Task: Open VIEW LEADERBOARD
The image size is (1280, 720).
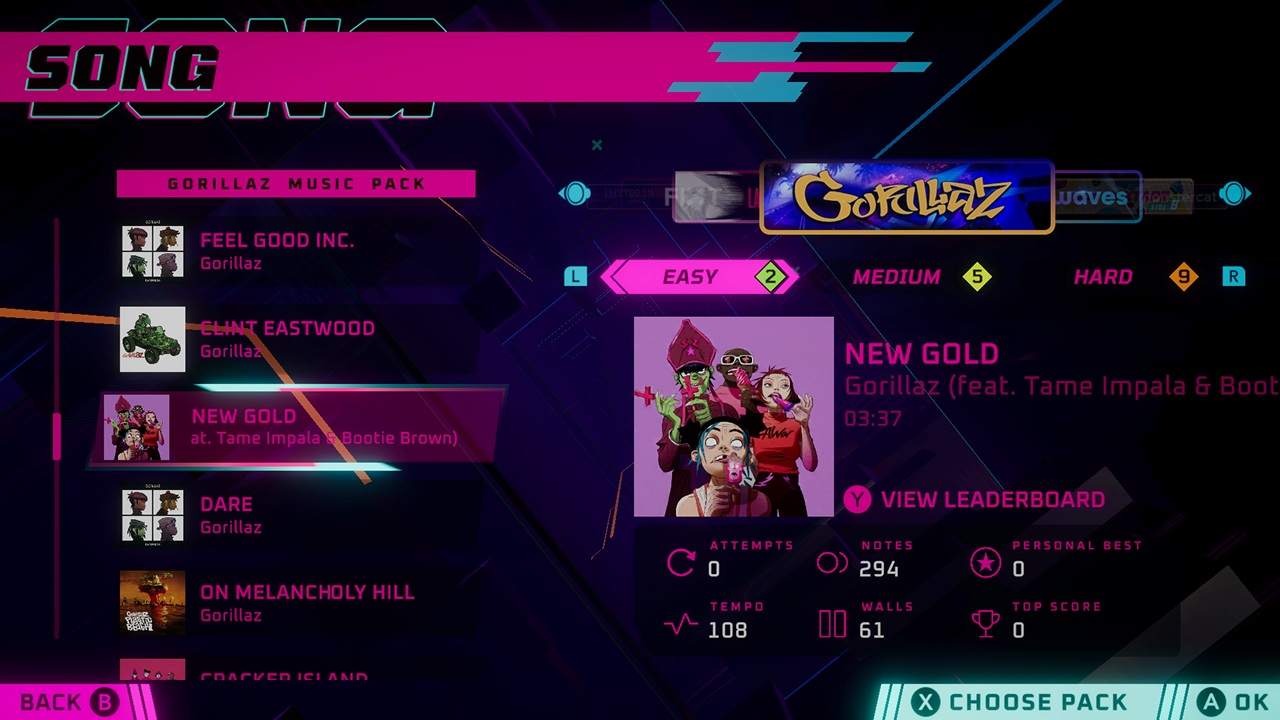Action: pos(992,499)
